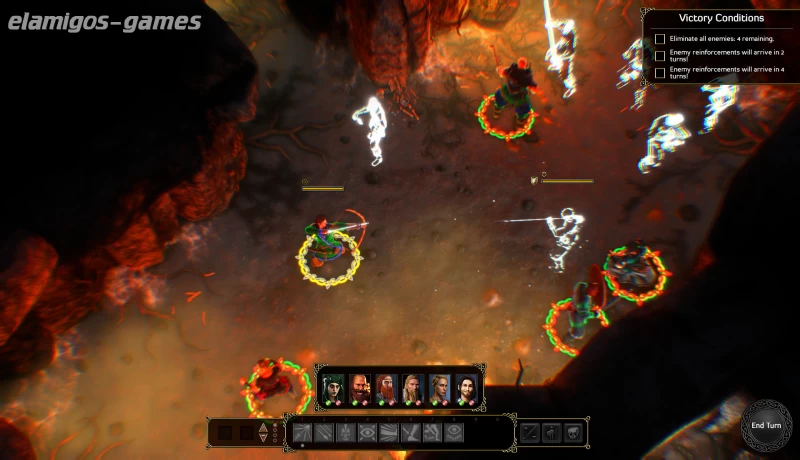The height and width of the screenshot is (460, 800).
Task: Select the blonde woman portrait
Action: (x=440, y=389)
